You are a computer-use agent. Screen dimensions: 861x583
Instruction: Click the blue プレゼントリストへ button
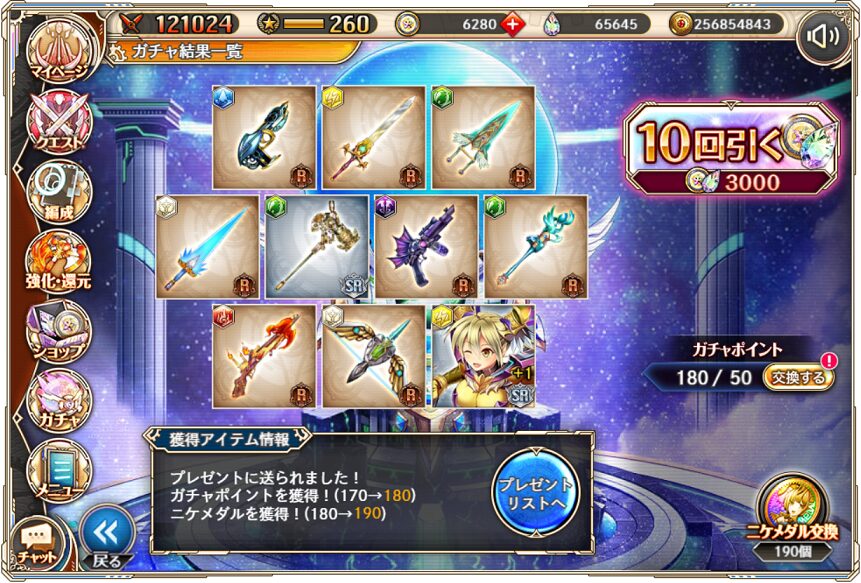coord(536,492)
